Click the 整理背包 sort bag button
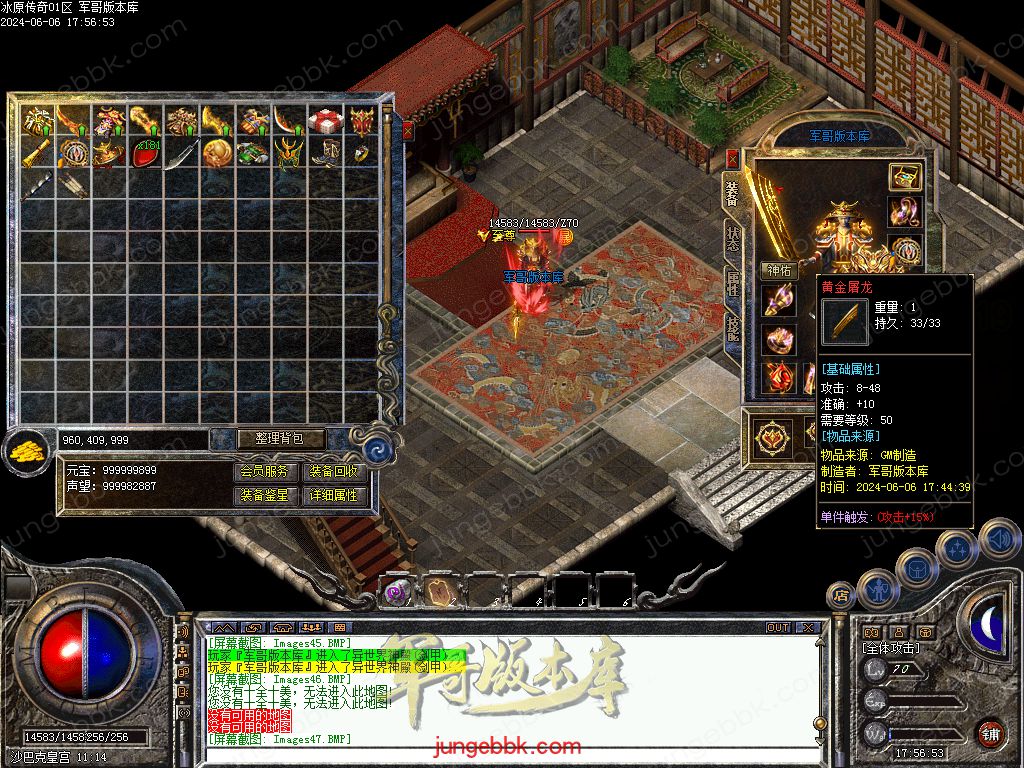 268,439
